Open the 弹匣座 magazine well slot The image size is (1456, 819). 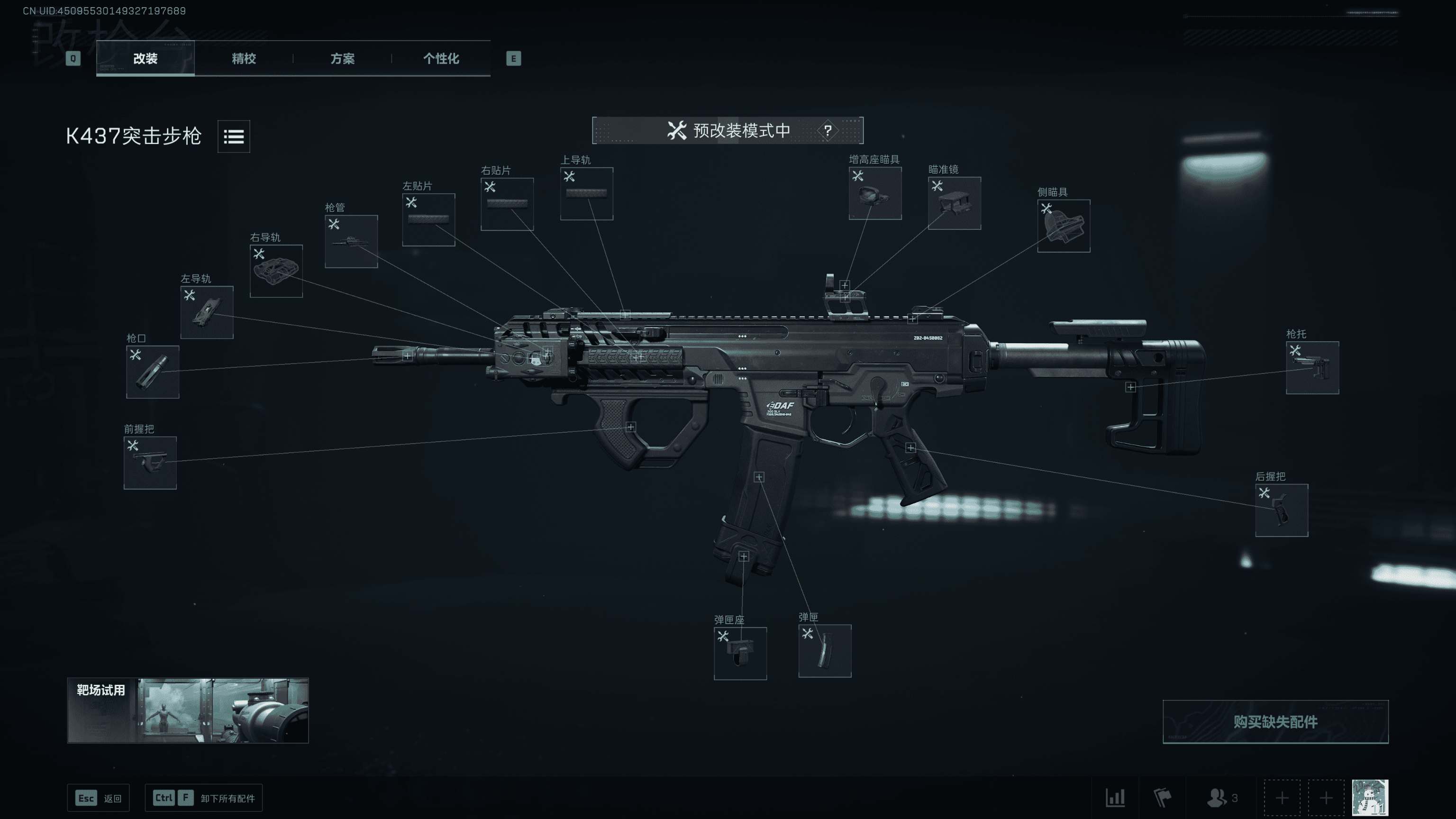(x=740, y=653)
